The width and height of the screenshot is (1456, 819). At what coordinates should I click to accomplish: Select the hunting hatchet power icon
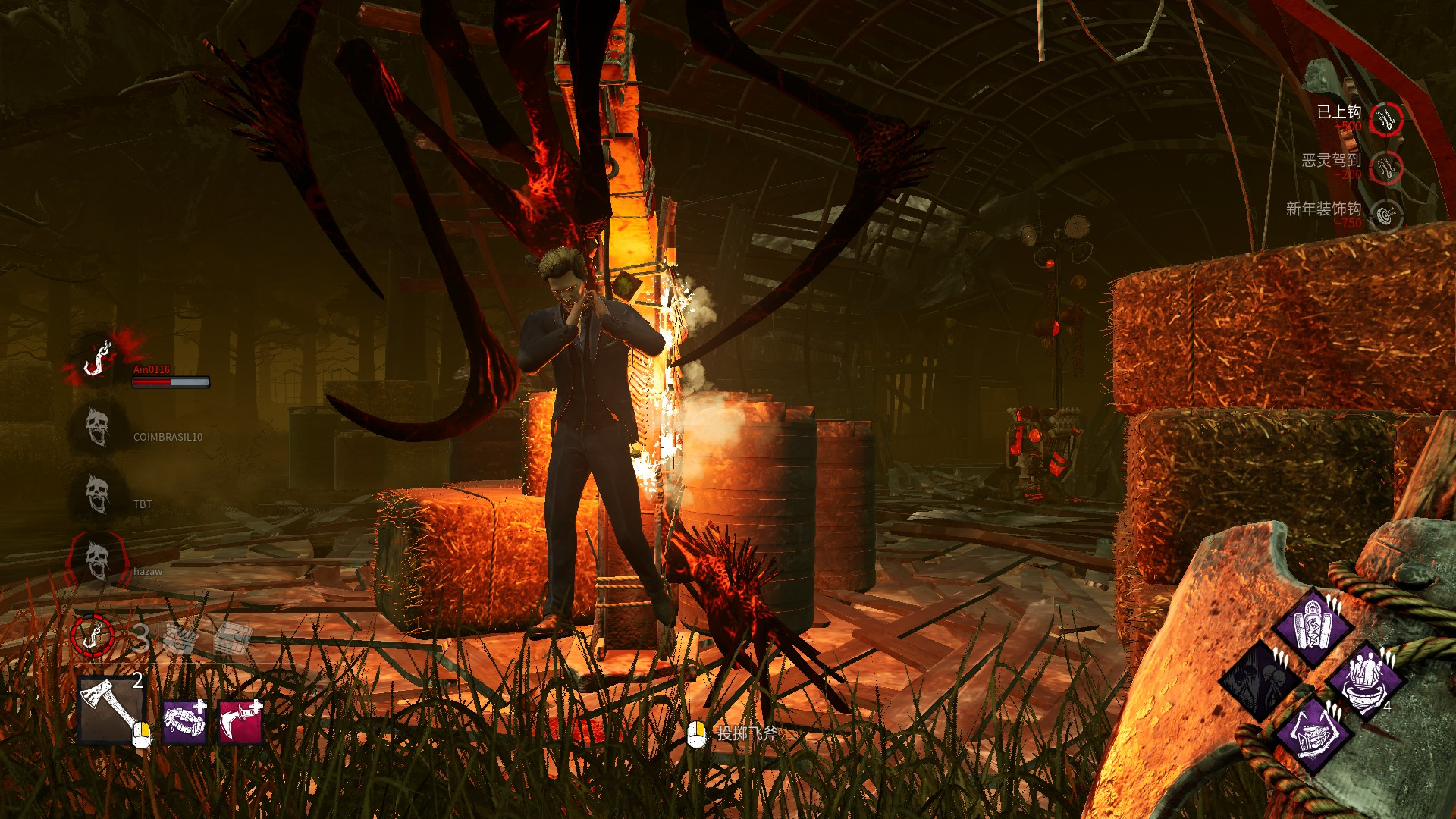pyautogui.click(x=111, y=711)
